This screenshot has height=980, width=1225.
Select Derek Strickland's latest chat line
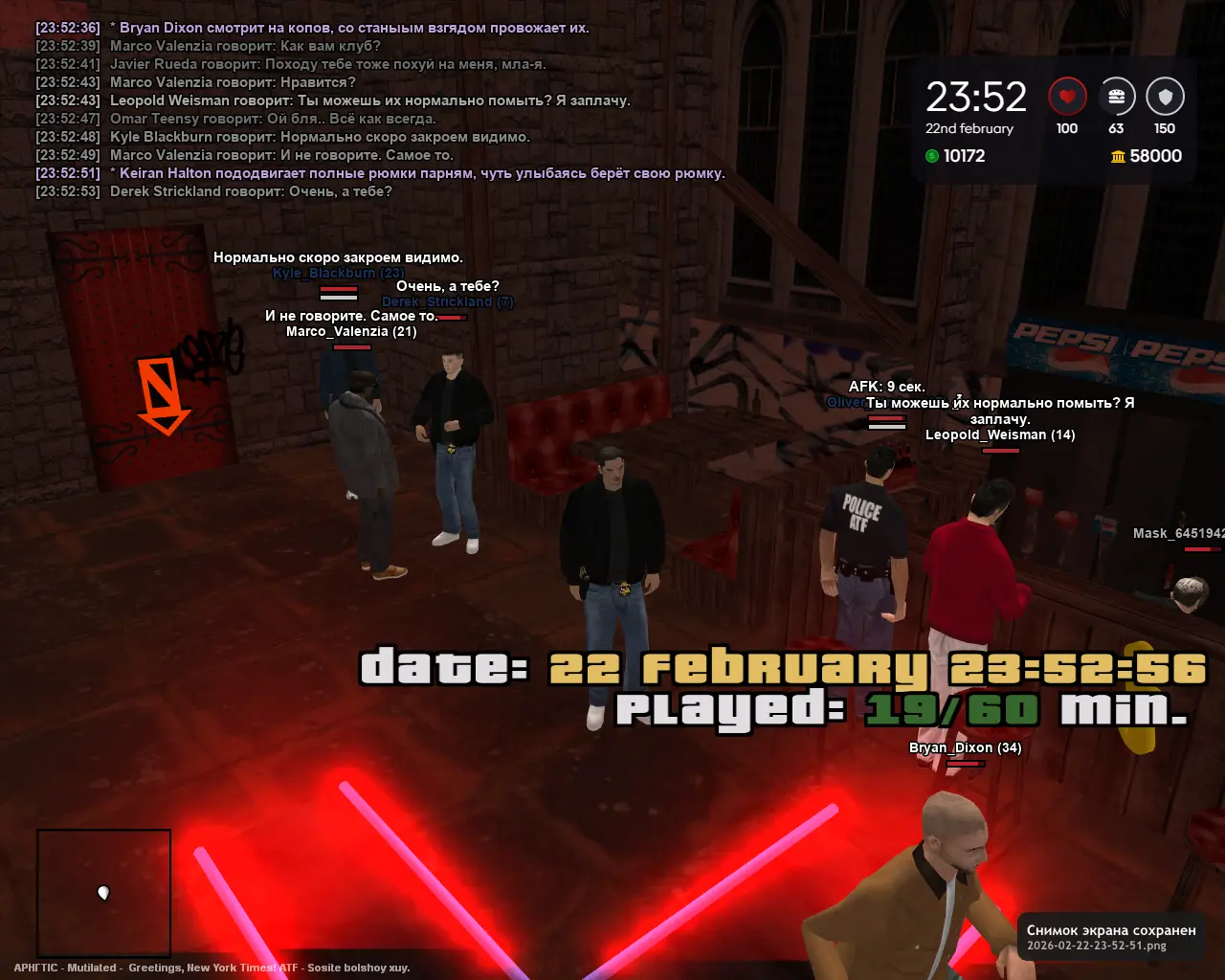pyautogui.click(x=251, y=191)
